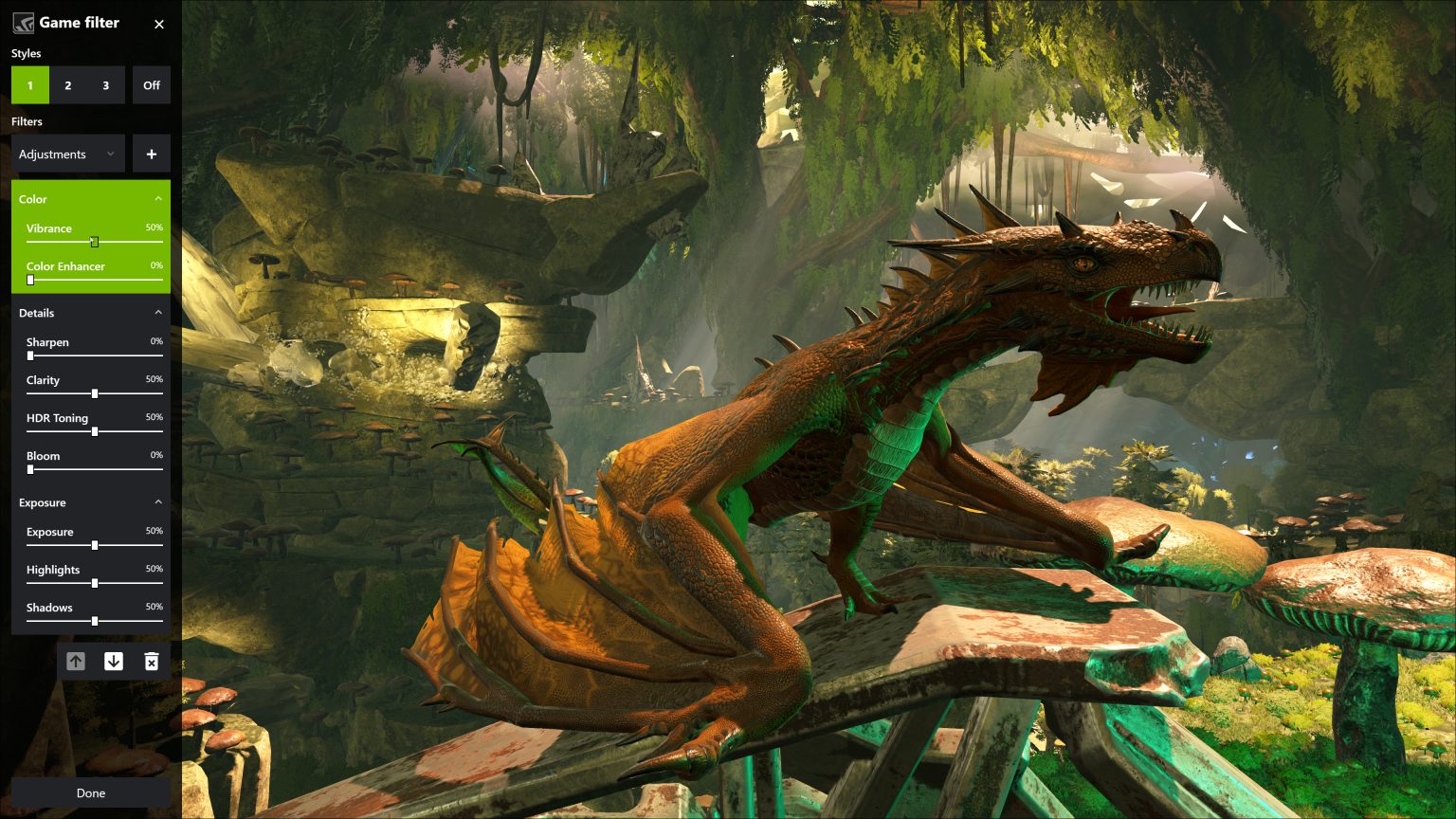Adjust the Bloom slider
1456x819 pixels.
tap(29, 469)
